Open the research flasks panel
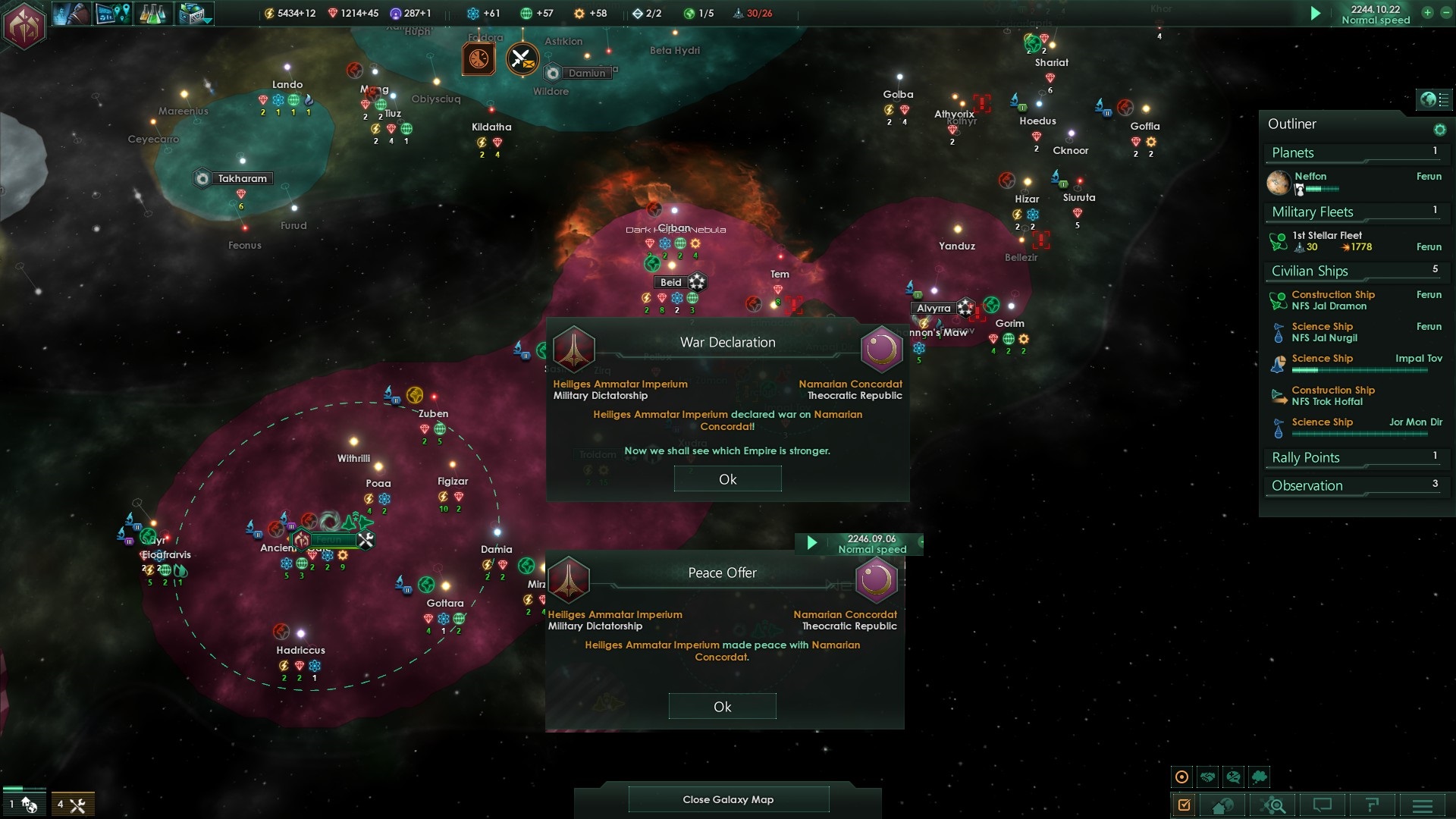Screen dimensions: 1456x819 click(153, 14)
